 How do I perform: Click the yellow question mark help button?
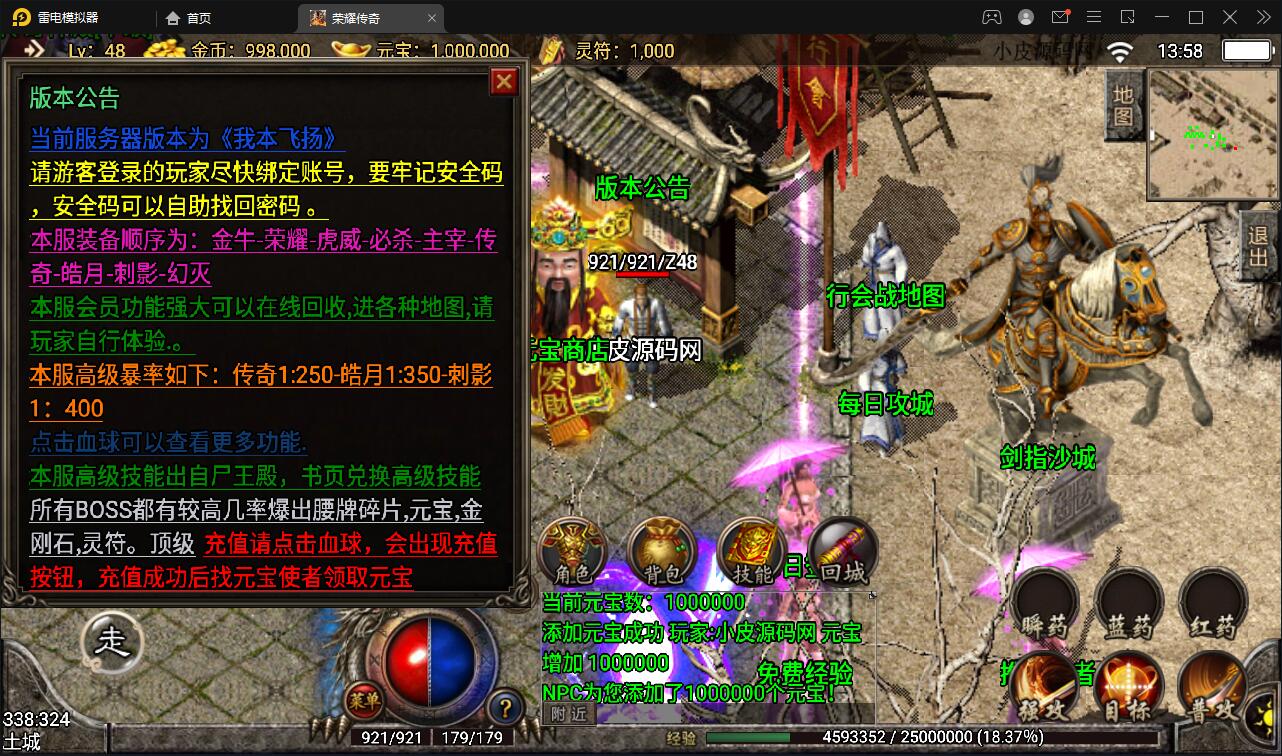point(506,708)
